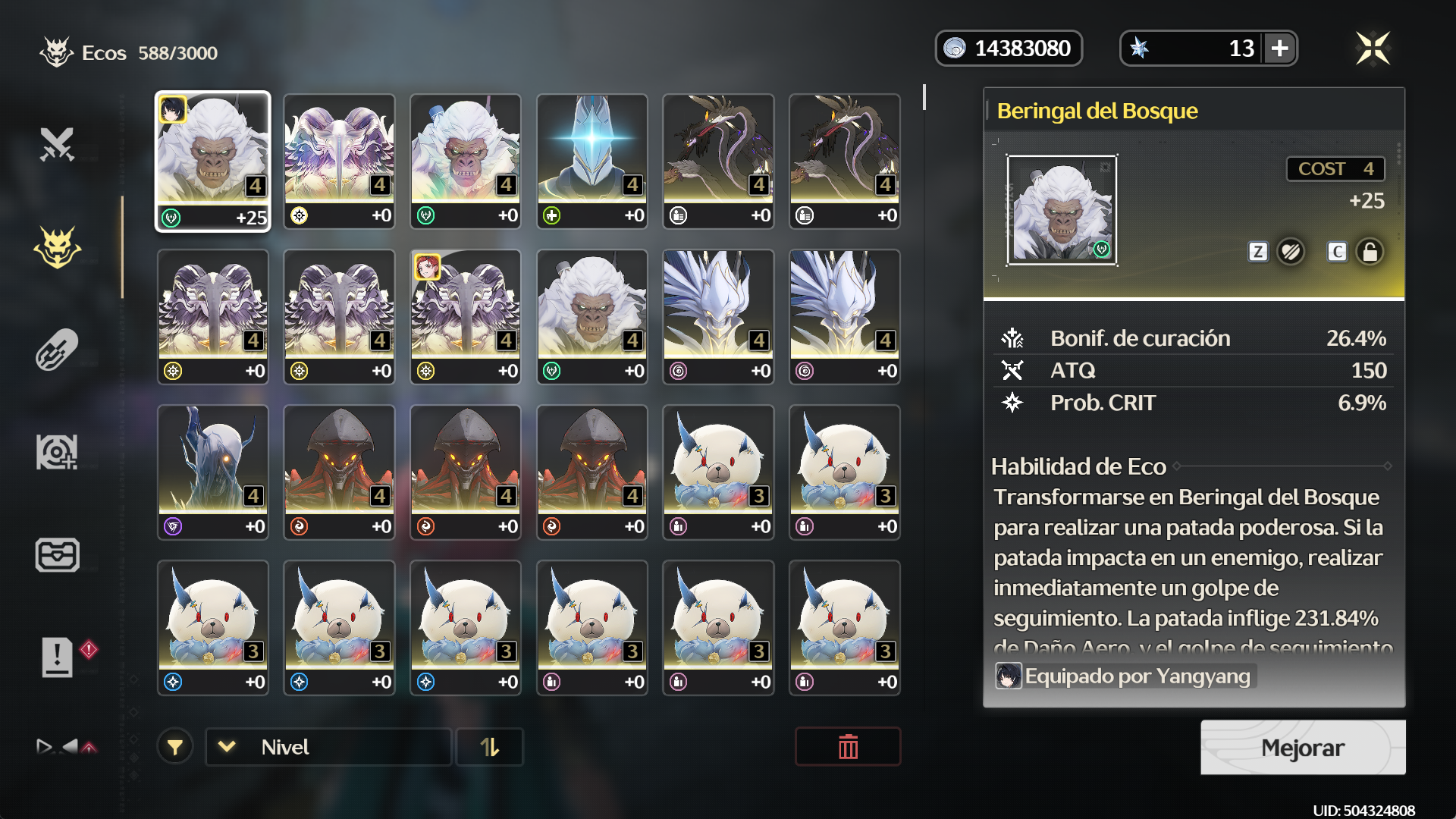Select the Ecos demon-mask tab
The image size is (1456, 819).
(x=57, y=248)
